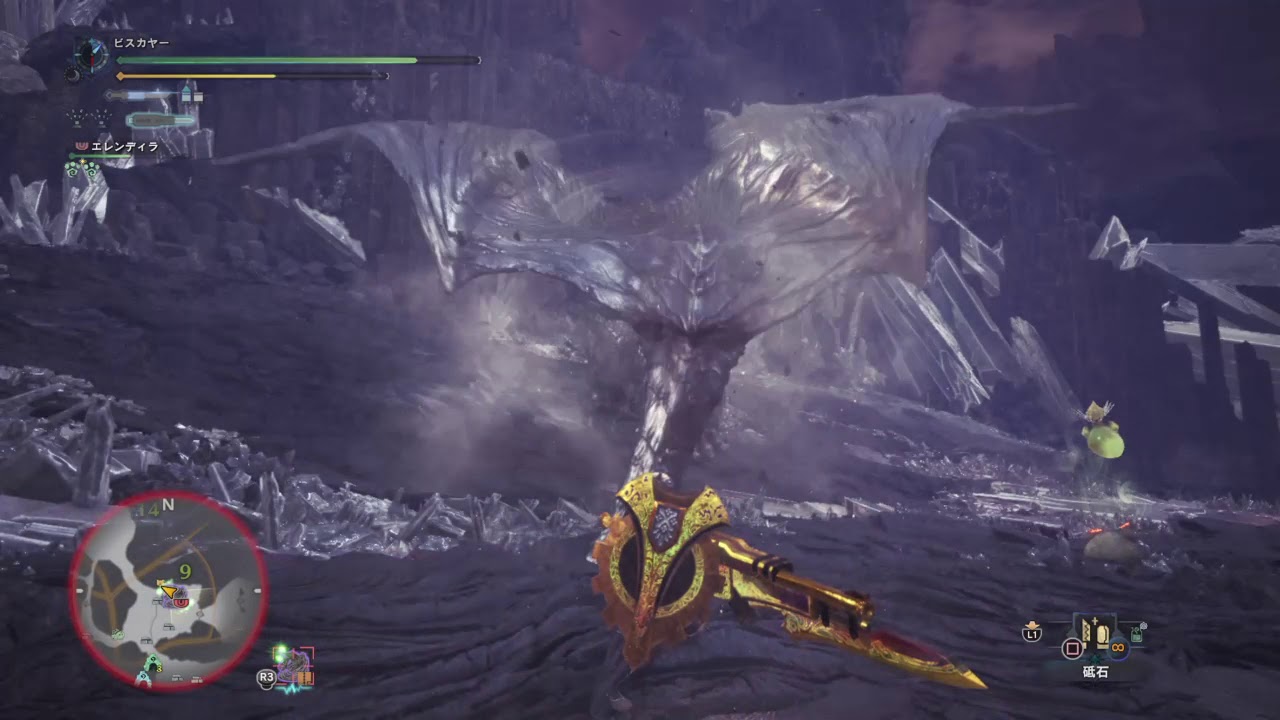Click the red monster target icon on minimap
The image size is (1280, 720).
(x=180, y=602)
